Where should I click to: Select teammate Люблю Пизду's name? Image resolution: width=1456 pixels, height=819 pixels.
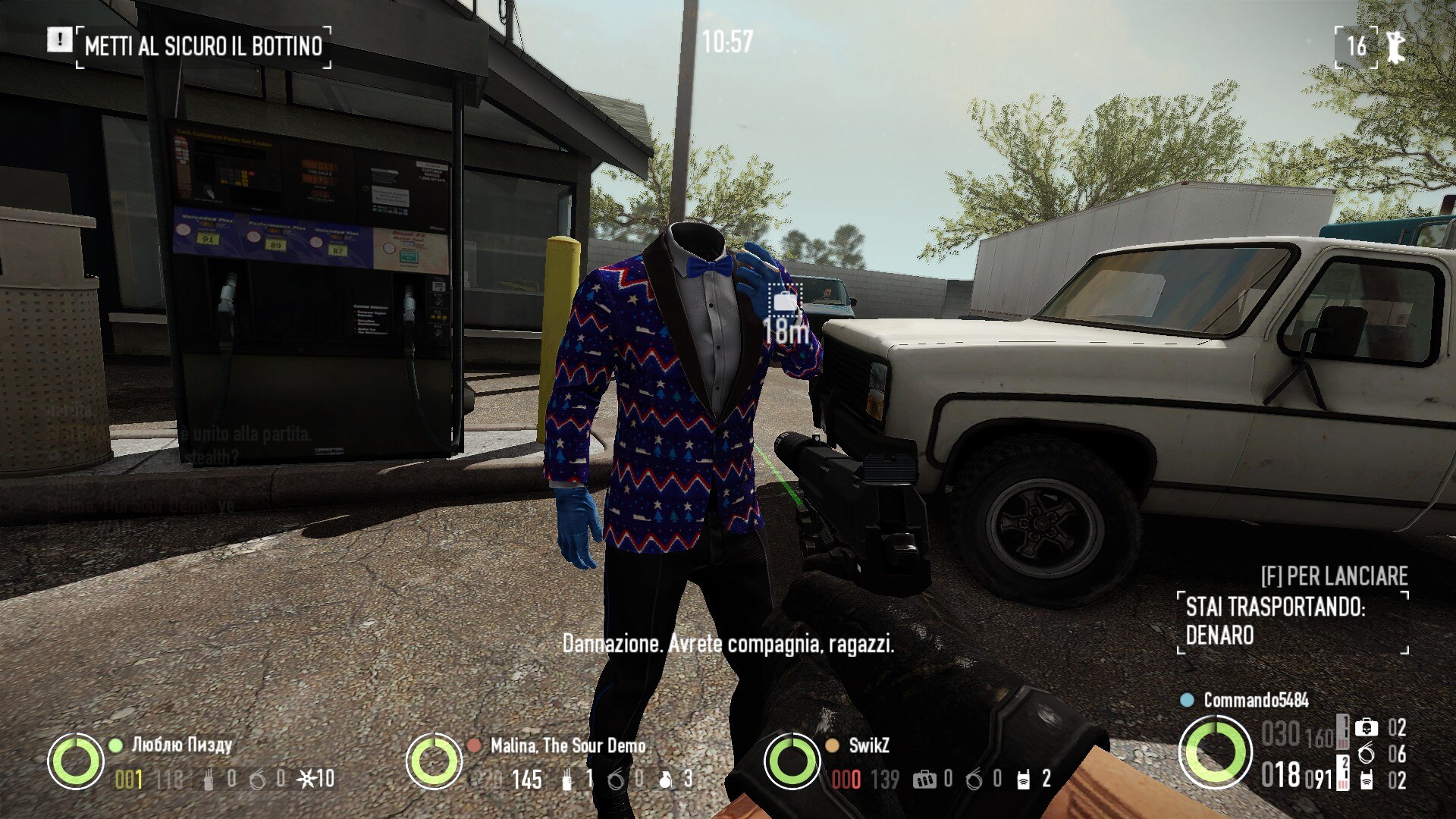coord(182,745)
